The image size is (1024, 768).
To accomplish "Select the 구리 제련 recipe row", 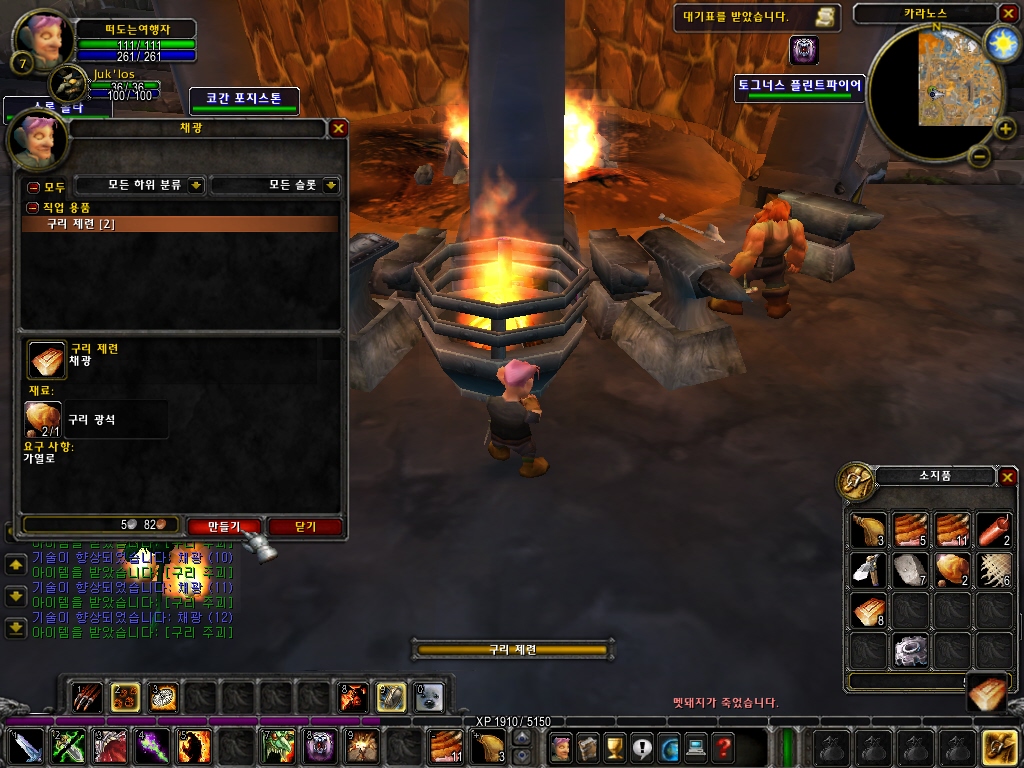I will [180, 224].
